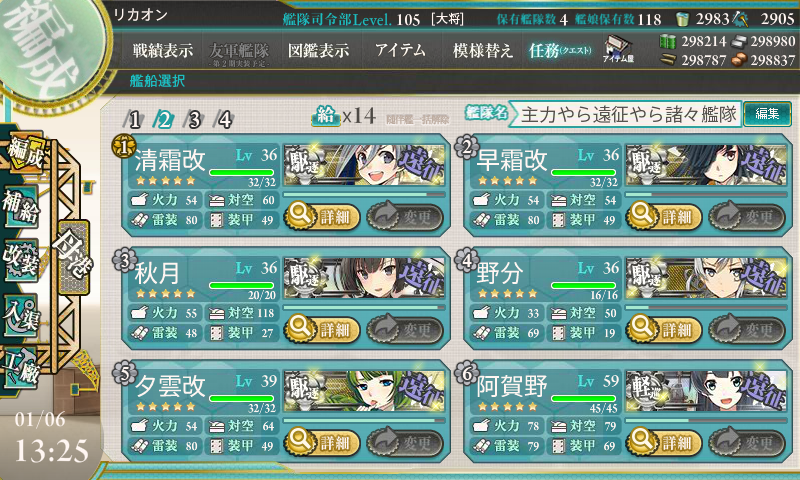Go to 改装 remodel in side menu
The width and height of the screenshot is (800, 480).
tap(22, 256)
